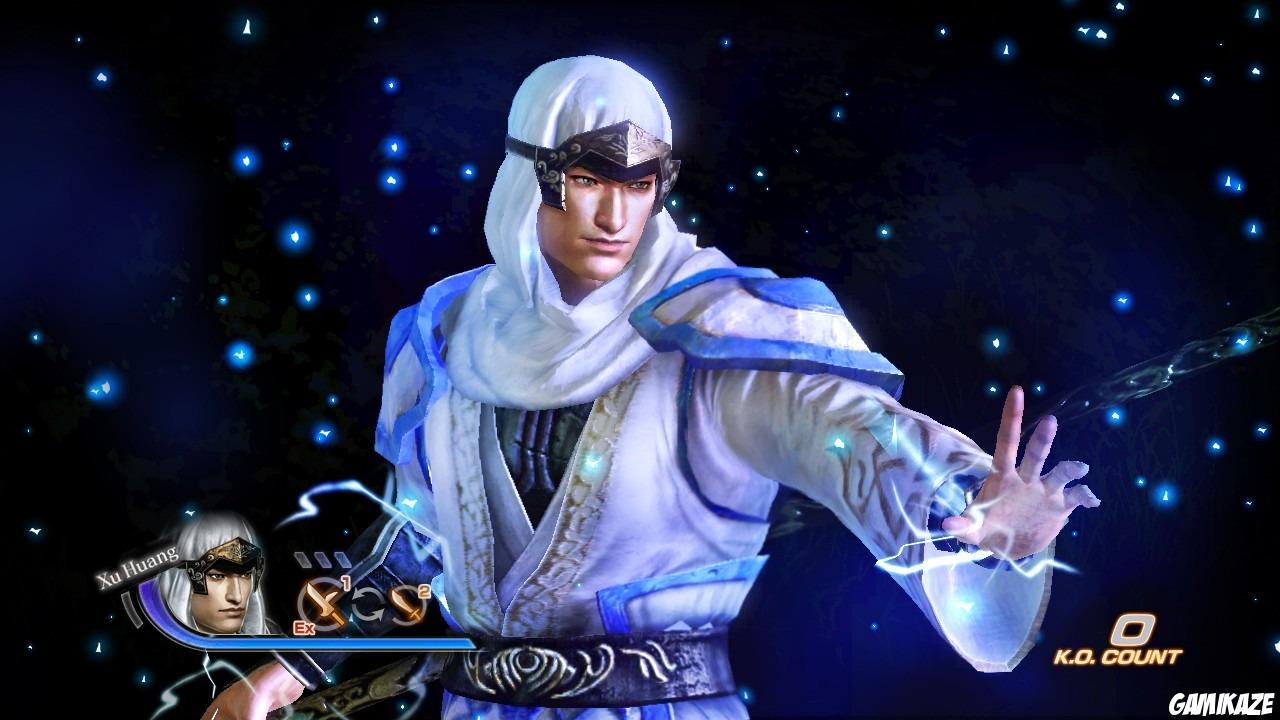The width and height of the screenshot is (1280, 720).
Task: Click the orange numeral 1 weapon badge
Action: pyautogui.click(x=345, y=582)
